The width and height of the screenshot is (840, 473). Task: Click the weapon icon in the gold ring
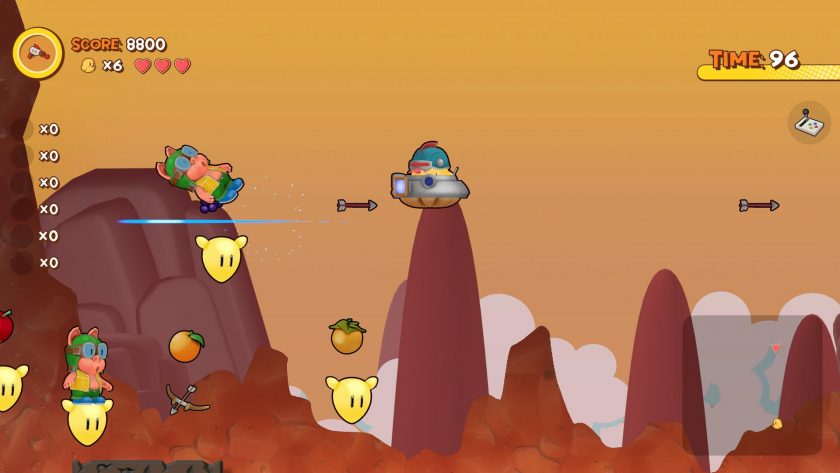click(38, 52)
